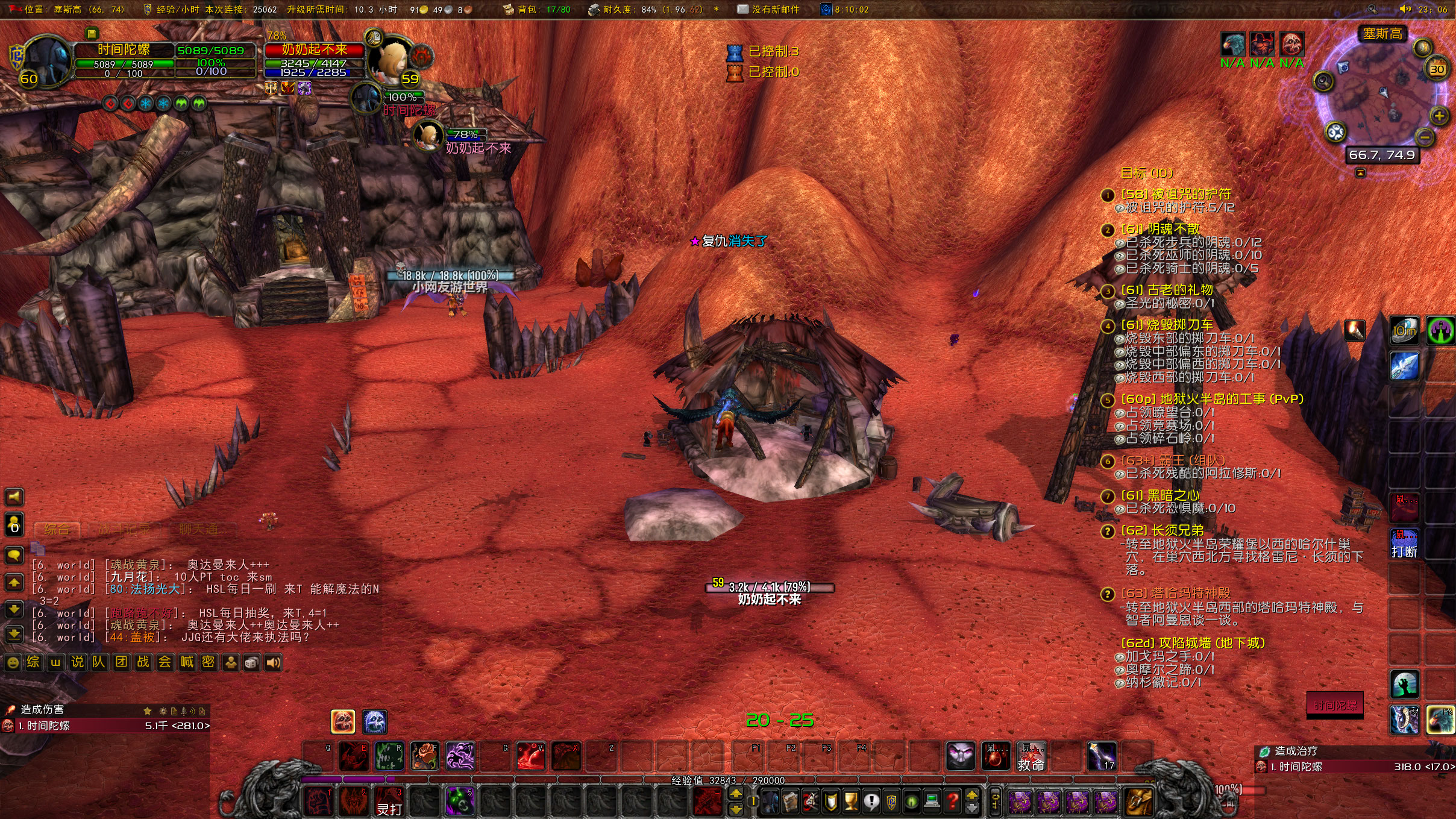Image resolution: width=1456 pixels, height=819 pixels.
Task: Switch to the 聊天通 chat tab
Action: coord(205,529)
